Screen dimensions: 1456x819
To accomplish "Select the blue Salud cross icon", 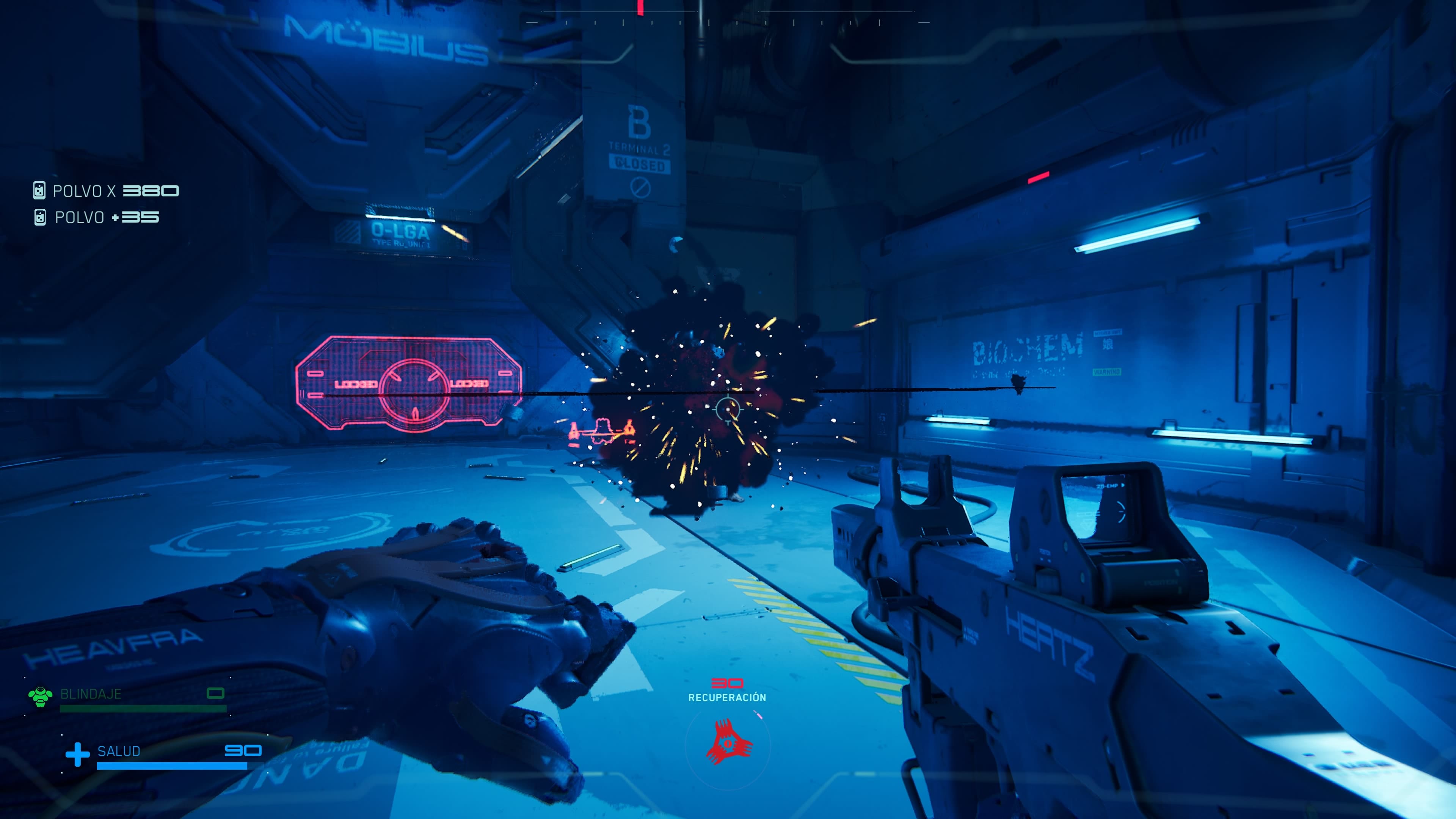I will tap(77, 755).
